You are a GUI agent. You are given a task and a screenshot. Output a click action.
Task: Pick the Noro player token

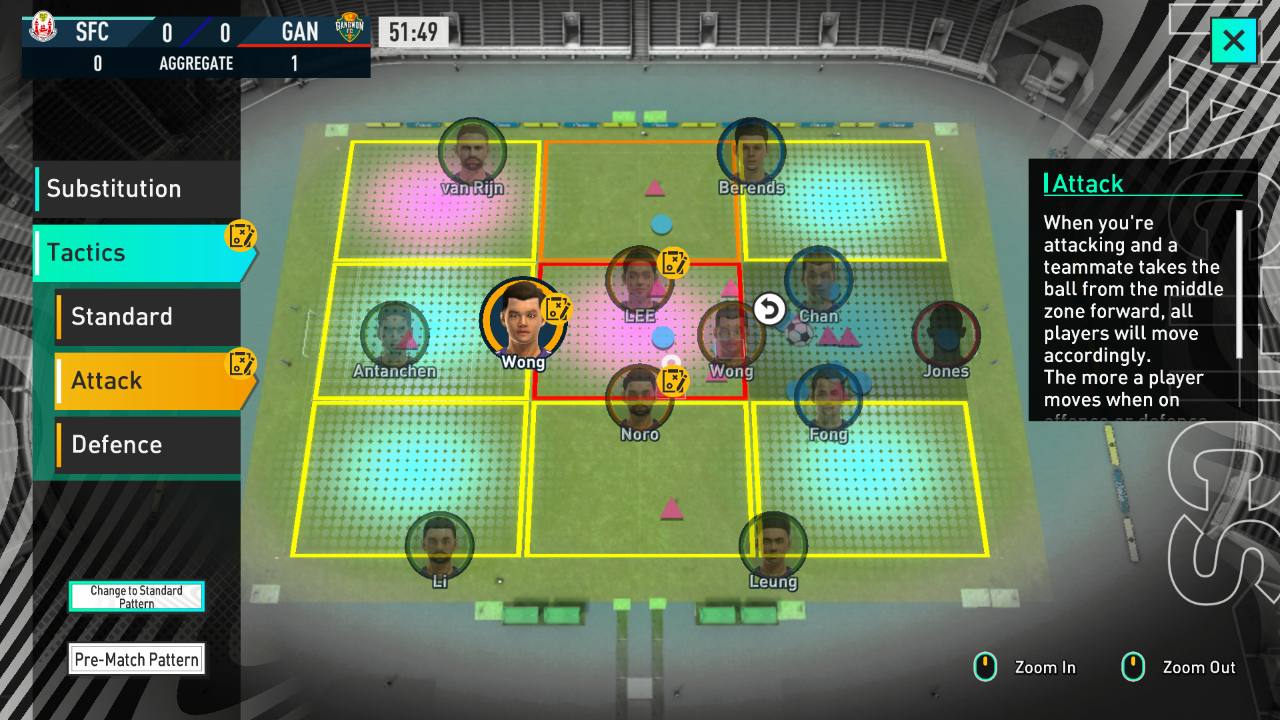click(x=639, y=399)
